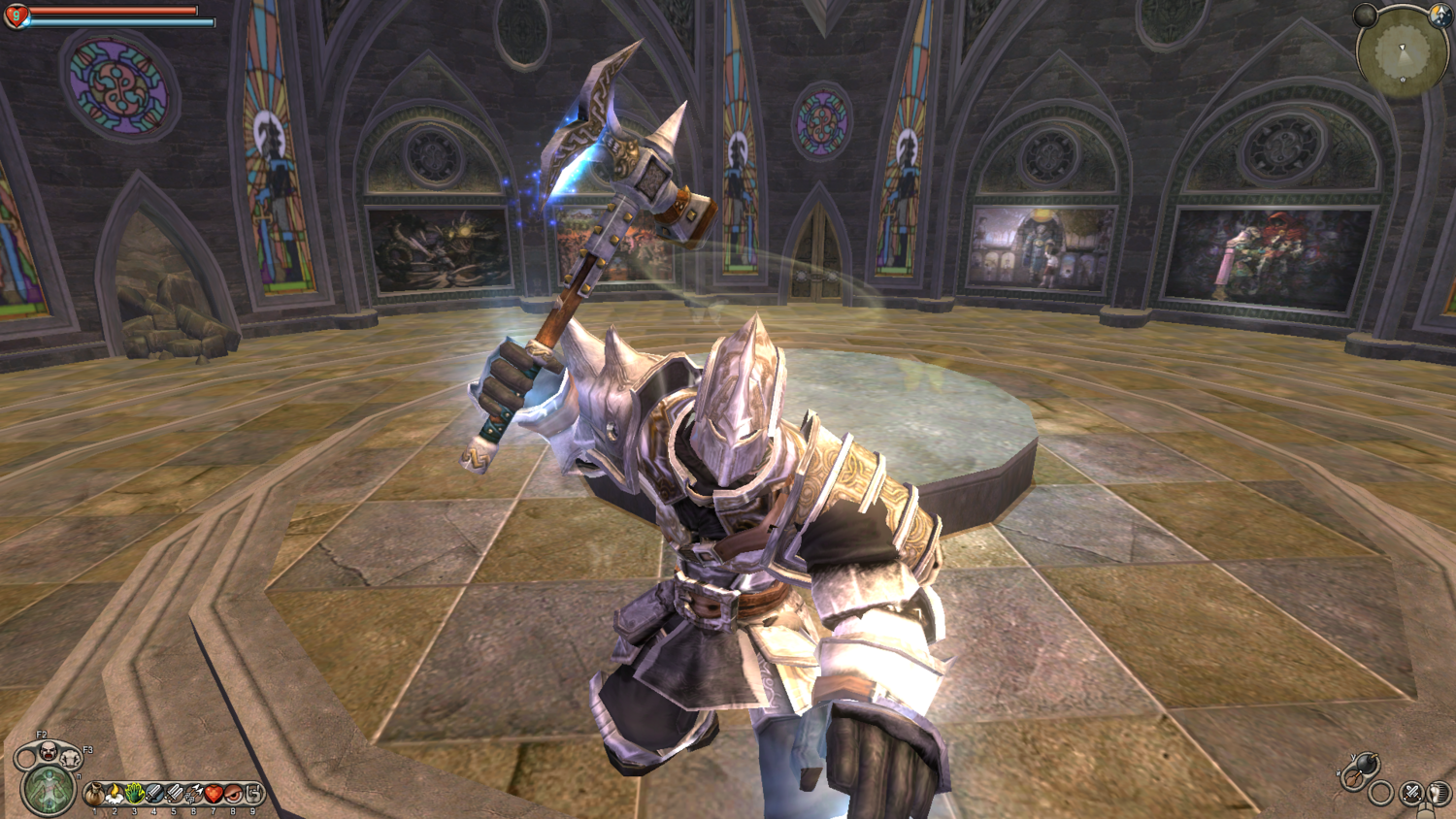The width and height of the screenshot is (1456, 819).
Task: Click the eye icon on hotbar
Action: 234,795
